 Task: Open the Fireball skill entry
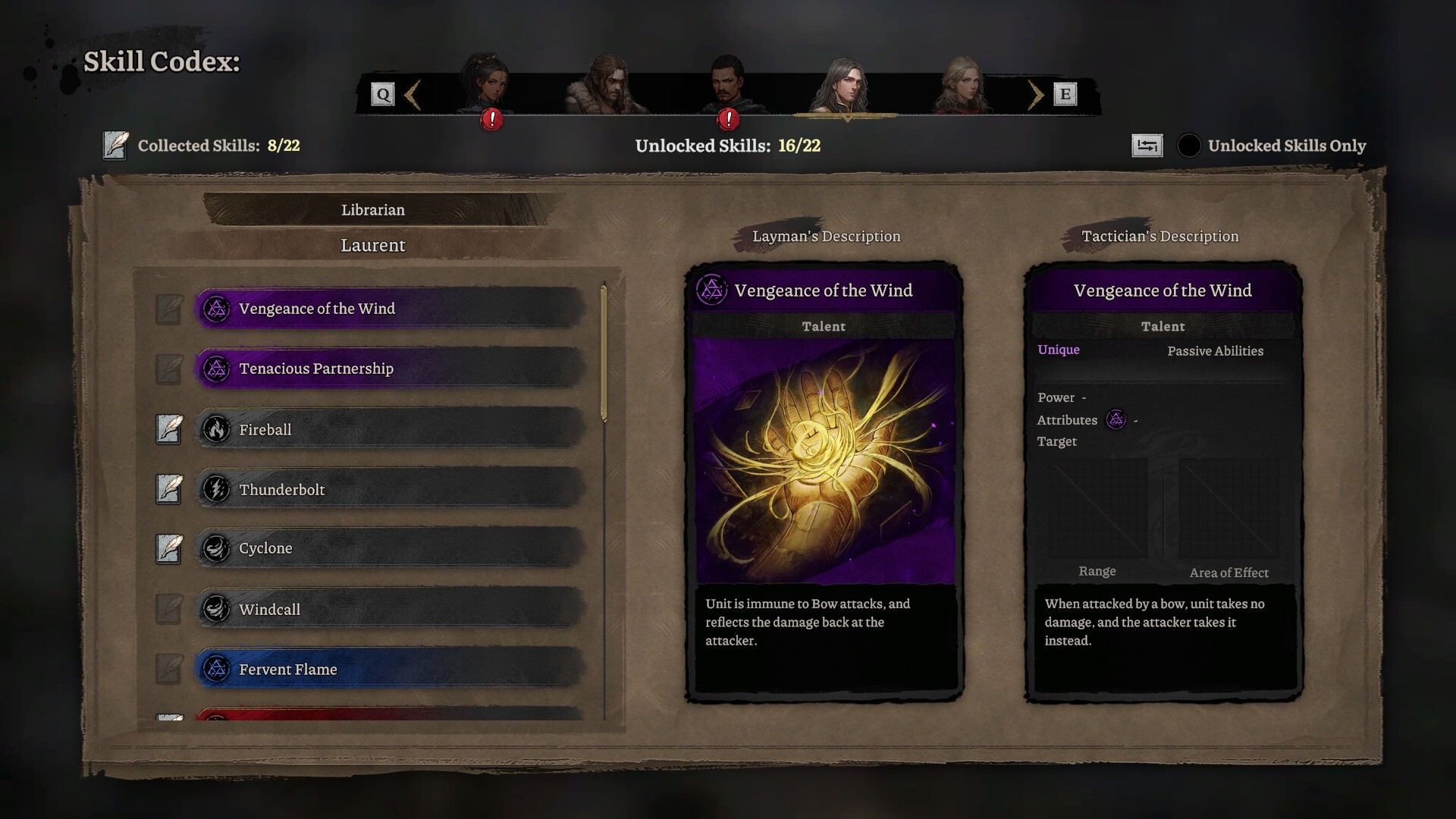click(391, 429)
